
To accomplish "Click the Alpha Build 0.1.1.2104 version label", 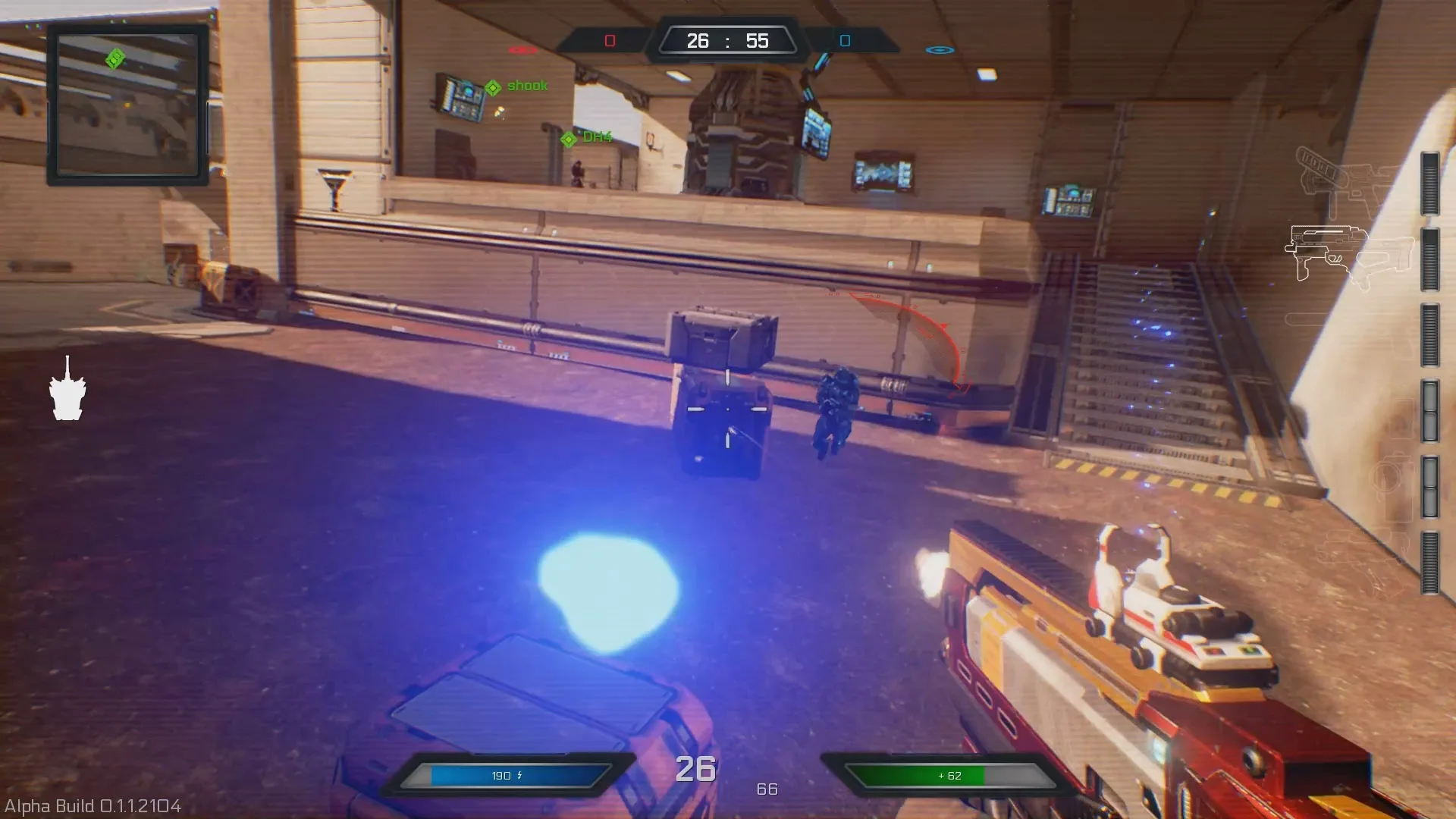I will (91, 808).
